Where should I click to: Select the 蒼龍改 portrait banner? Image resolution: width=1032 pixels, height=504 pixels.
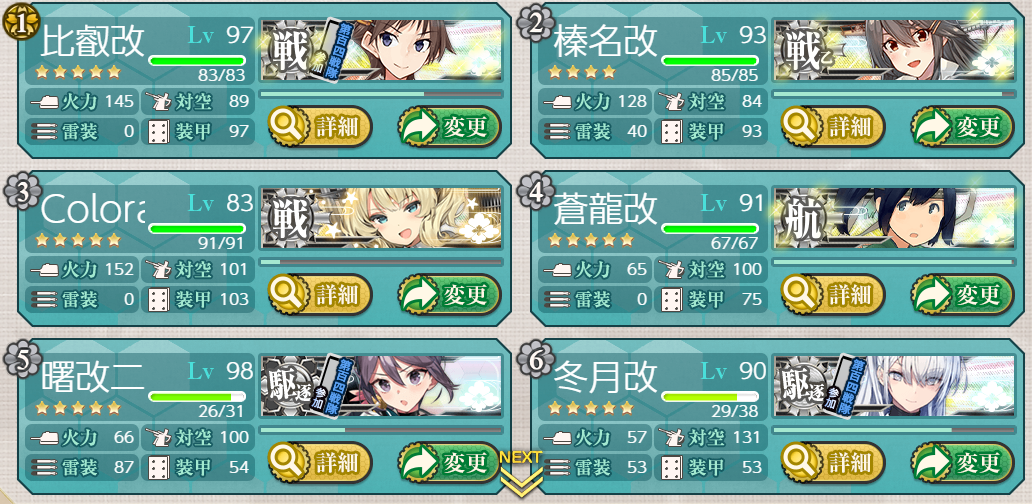pos(894,219)
